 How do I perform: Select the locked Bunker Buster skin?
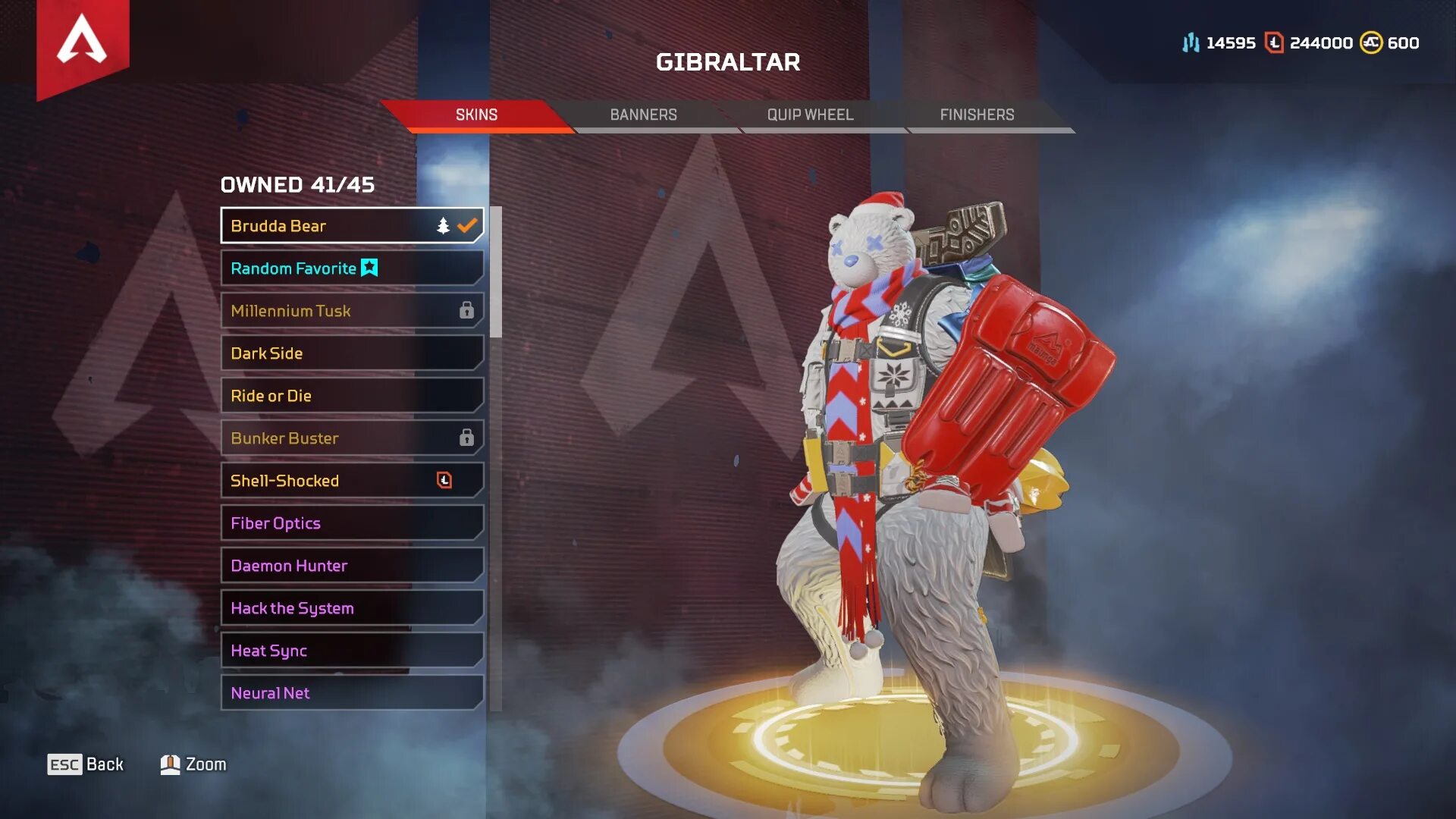point(352,438)
